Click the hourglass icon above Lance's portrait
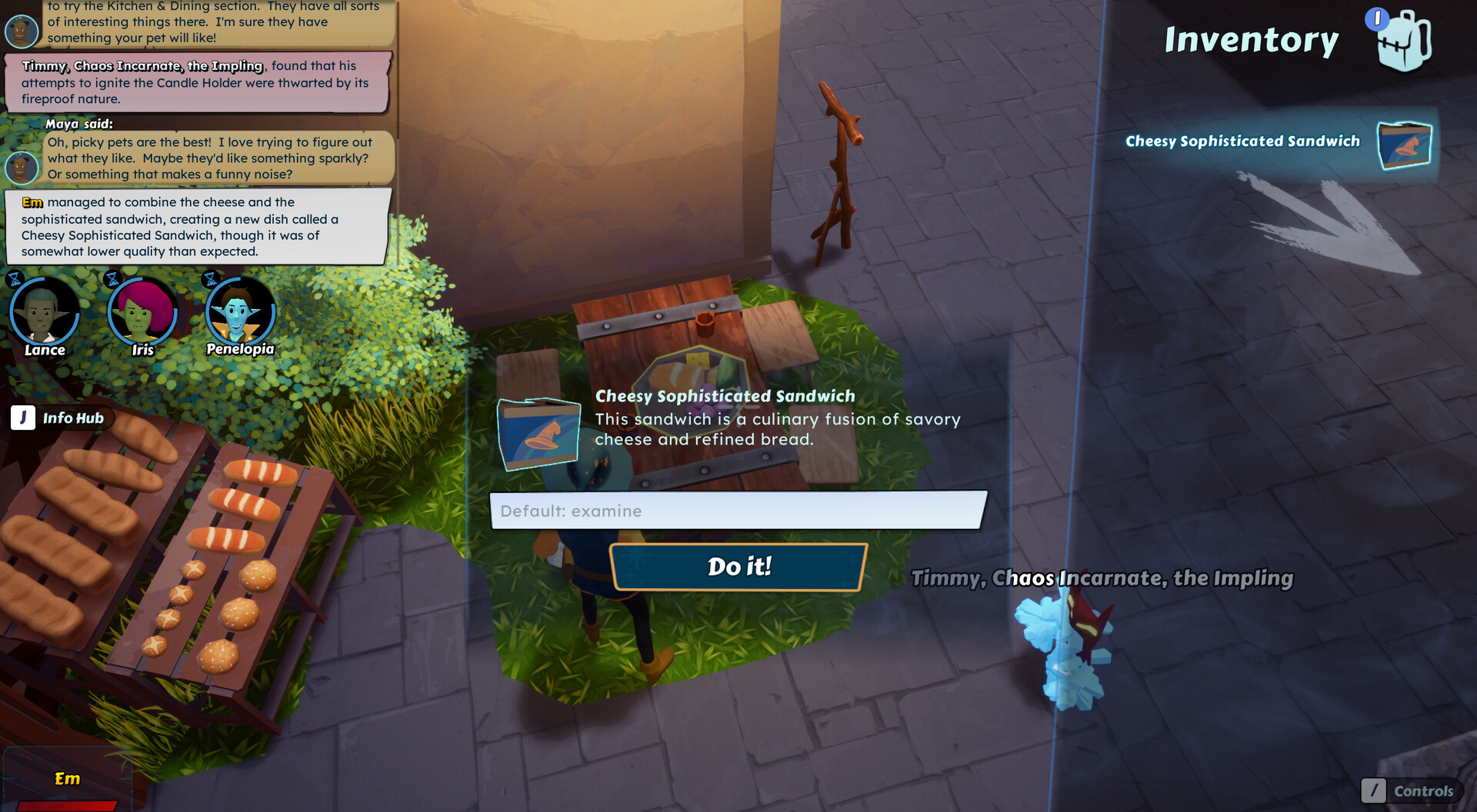 coord(14,280)
